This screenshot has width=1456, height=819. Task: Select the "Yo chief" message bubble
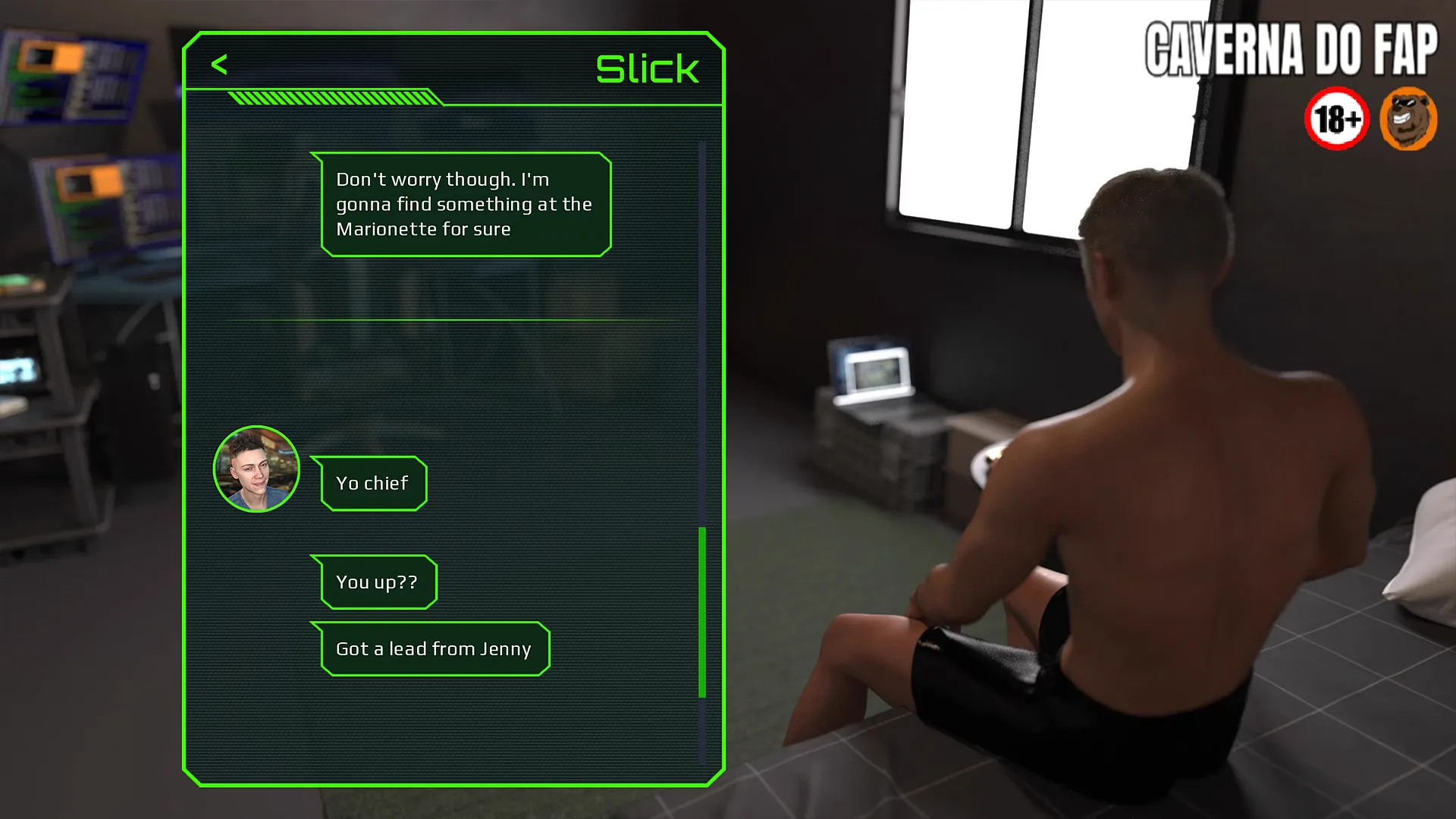pos(372,484)
